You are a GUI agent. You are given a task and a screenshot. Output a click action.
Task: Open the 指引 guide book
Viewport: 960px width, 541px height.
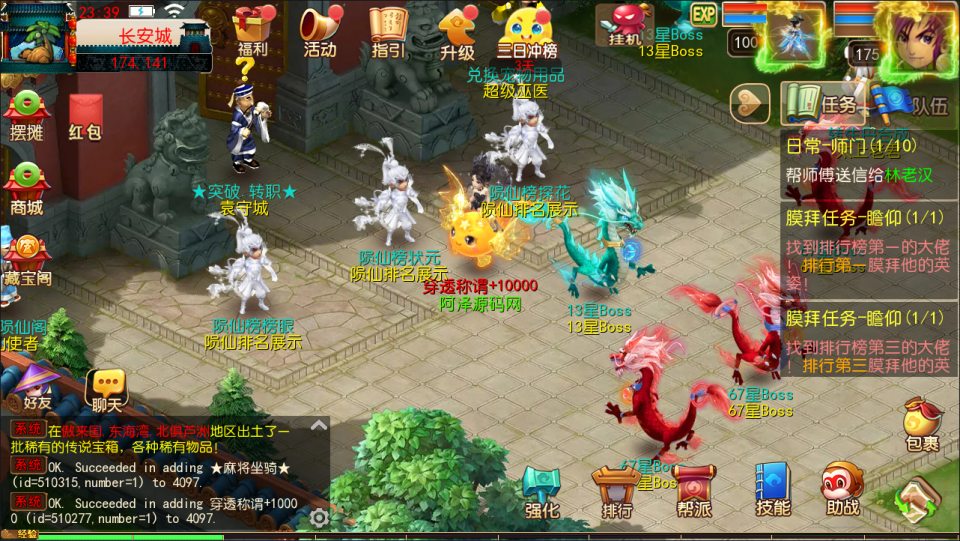click(x=388, y=31)
